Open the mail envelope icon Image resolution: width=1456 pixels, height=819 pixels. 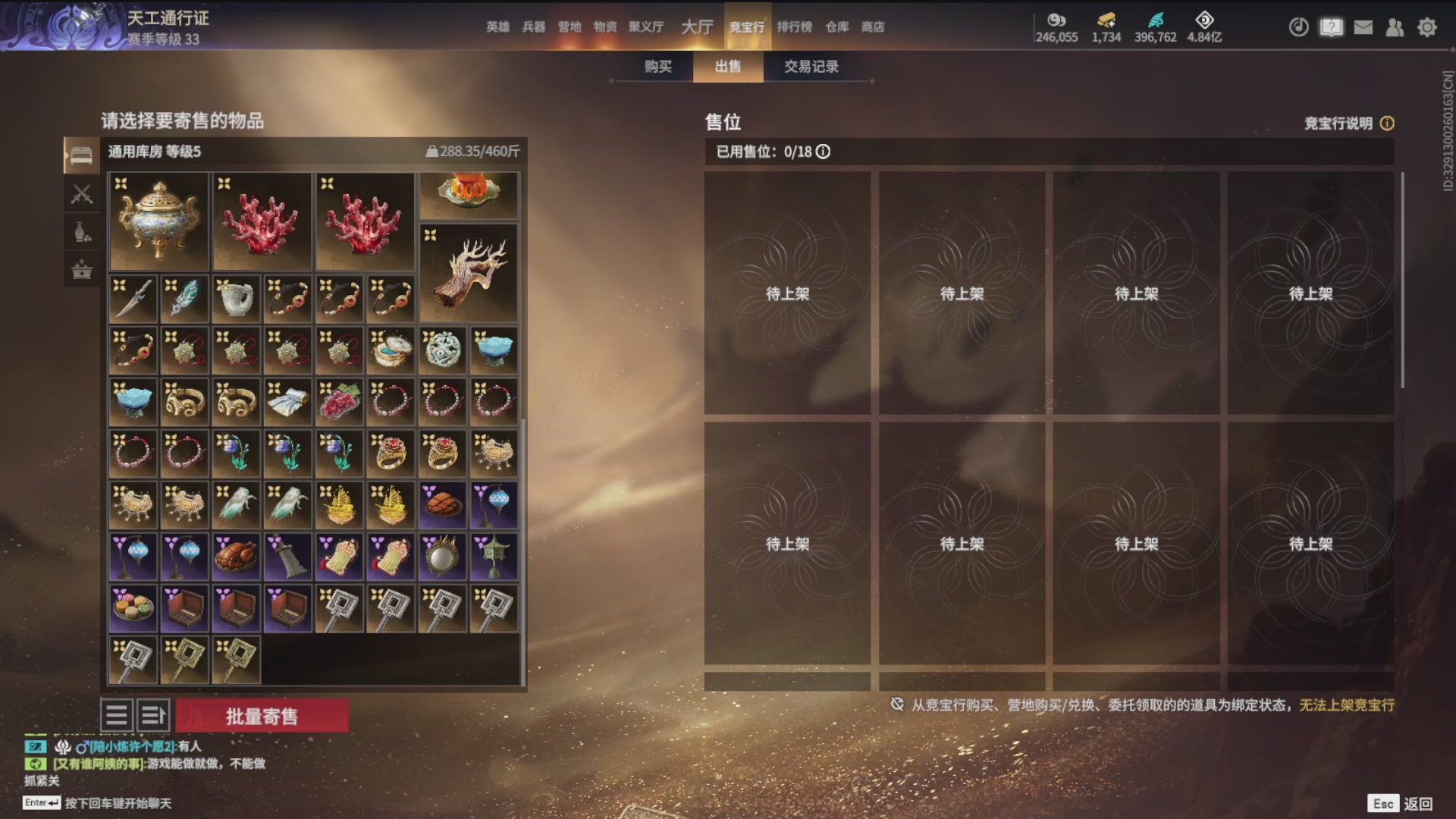coord(1363,27)
